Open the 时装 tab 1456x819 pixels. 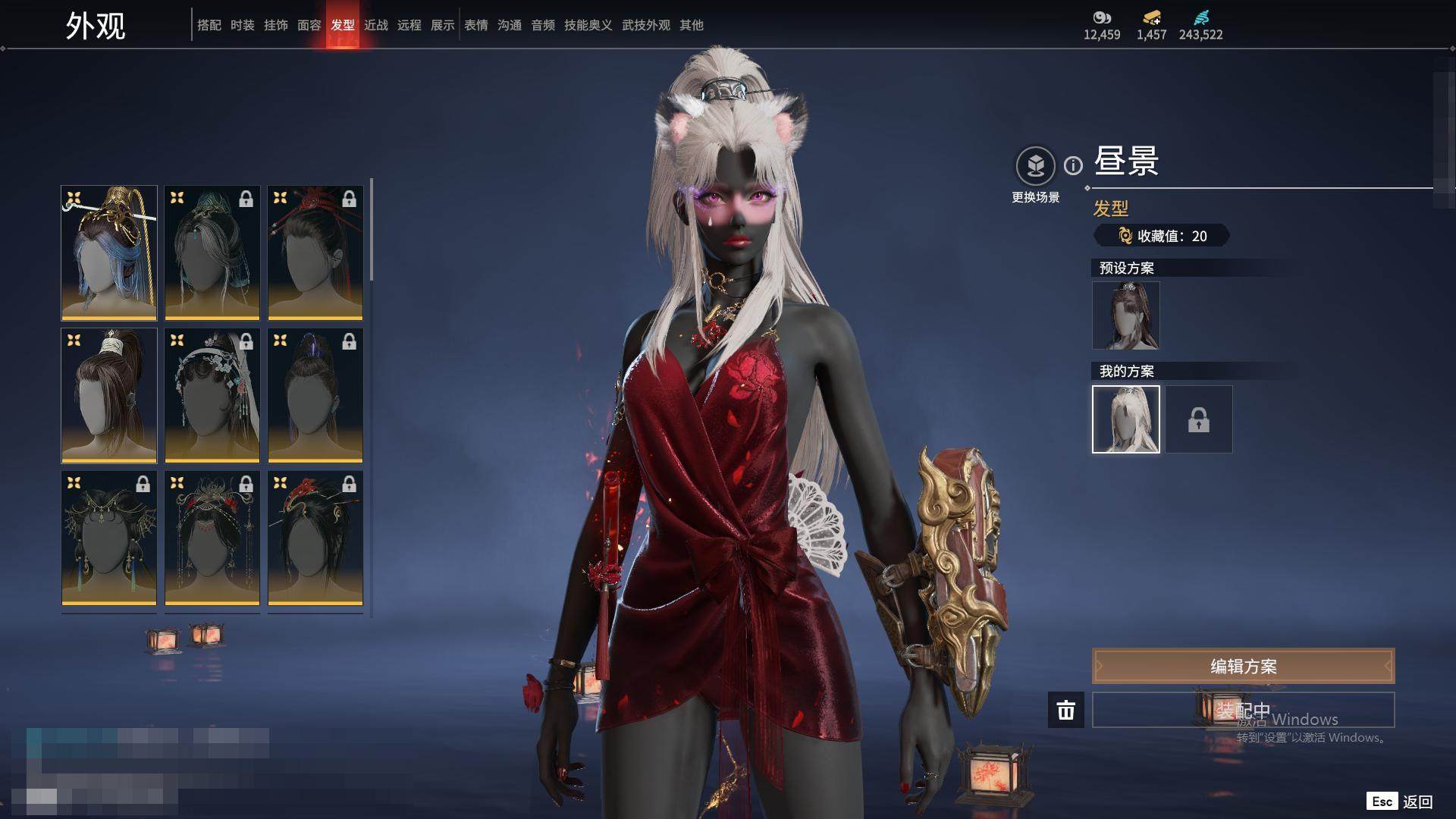click(x=242, y=25)
